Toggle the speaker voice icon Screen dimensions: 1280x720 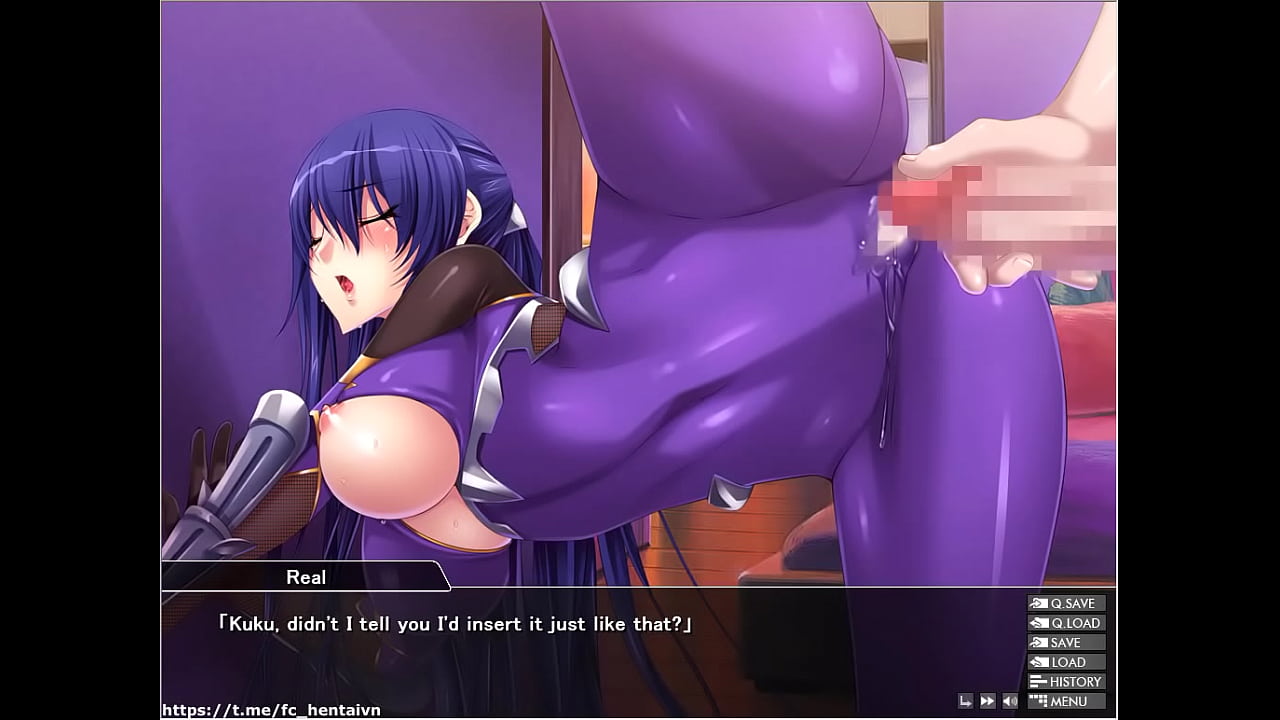[x=1010, y=701]
